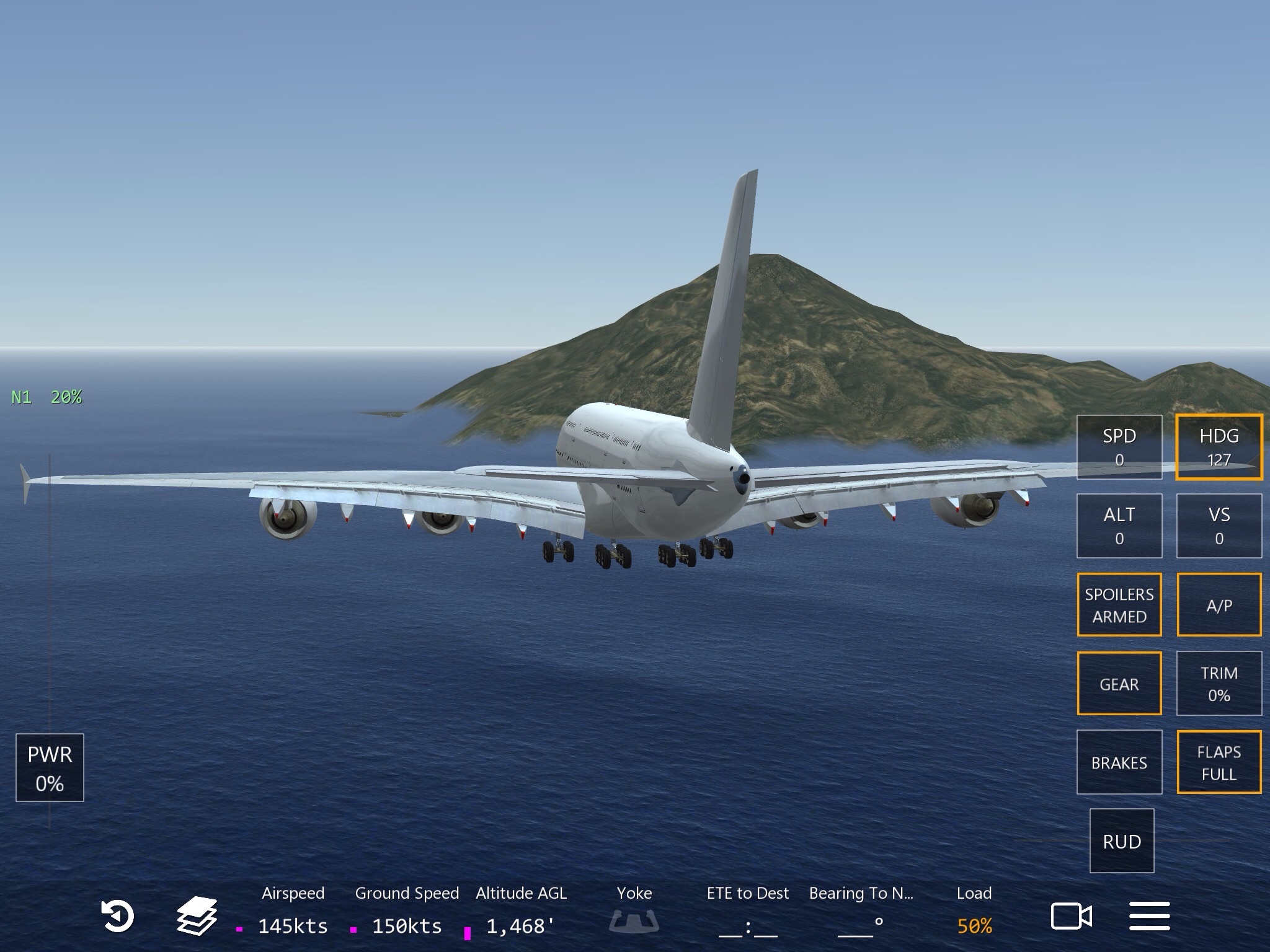Viewport: 1270px width, 952px height.
Task: Change the FLAPS FULL setting
Action: point(1219,762)
